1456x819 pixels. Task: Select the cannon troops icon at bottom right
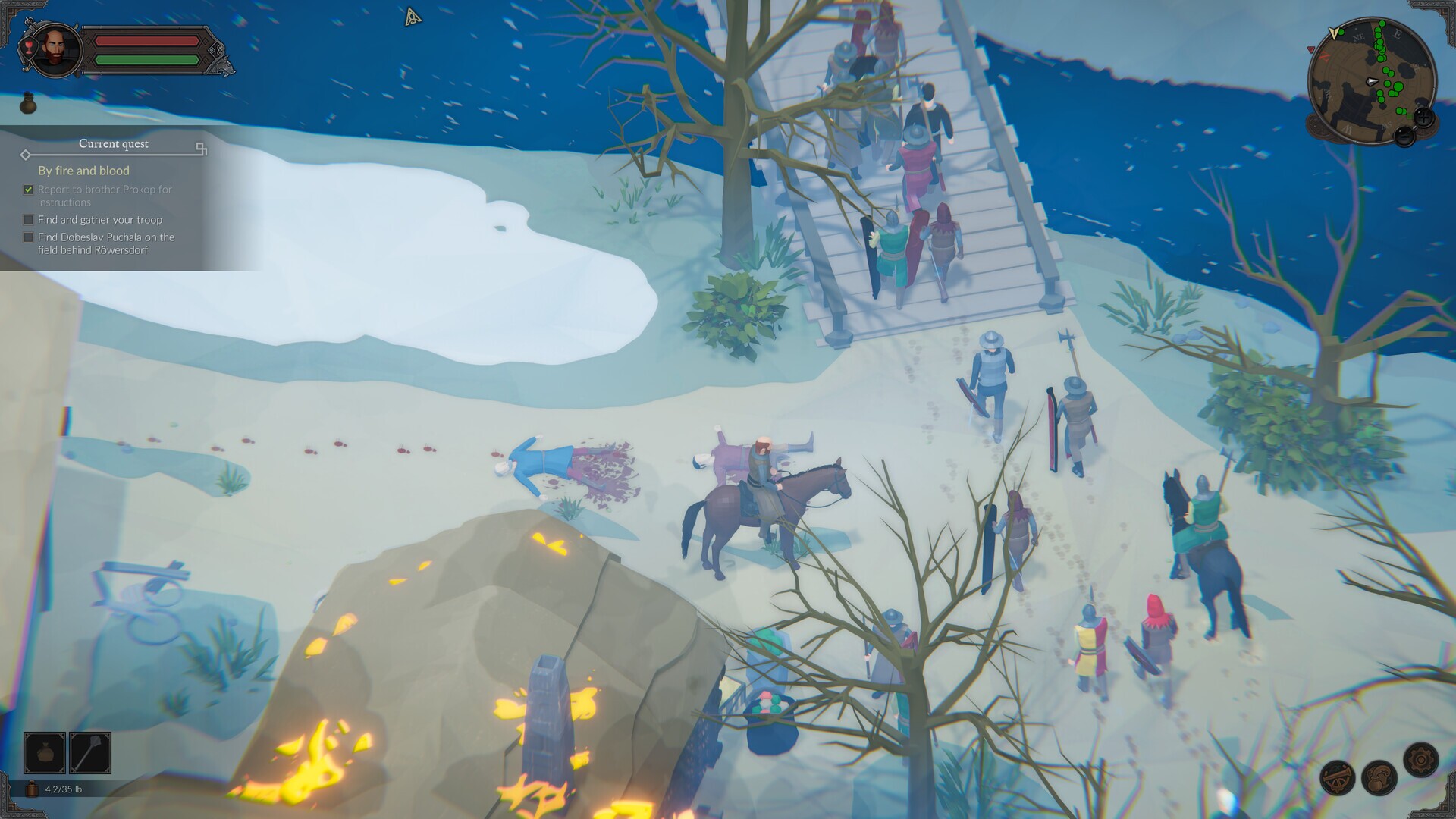tap(1336, 778)
